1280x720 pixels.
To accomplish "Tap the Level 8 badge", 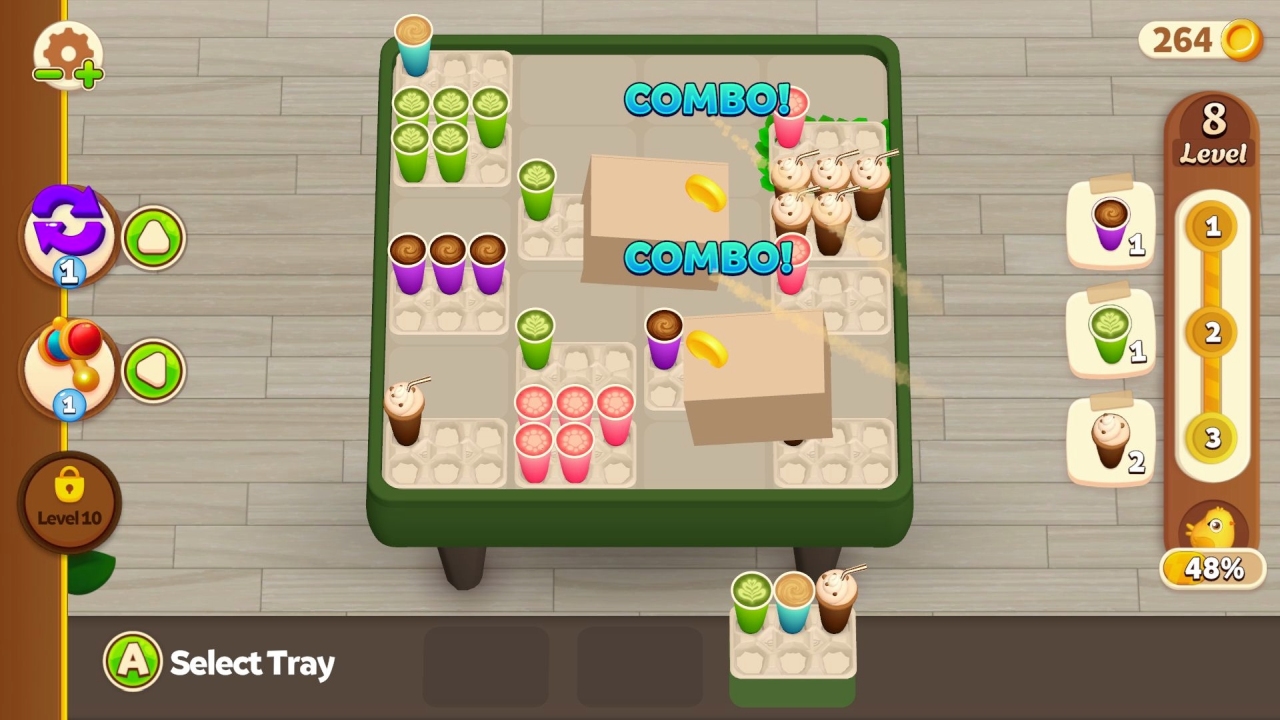I will click(x=1212, y=130).
